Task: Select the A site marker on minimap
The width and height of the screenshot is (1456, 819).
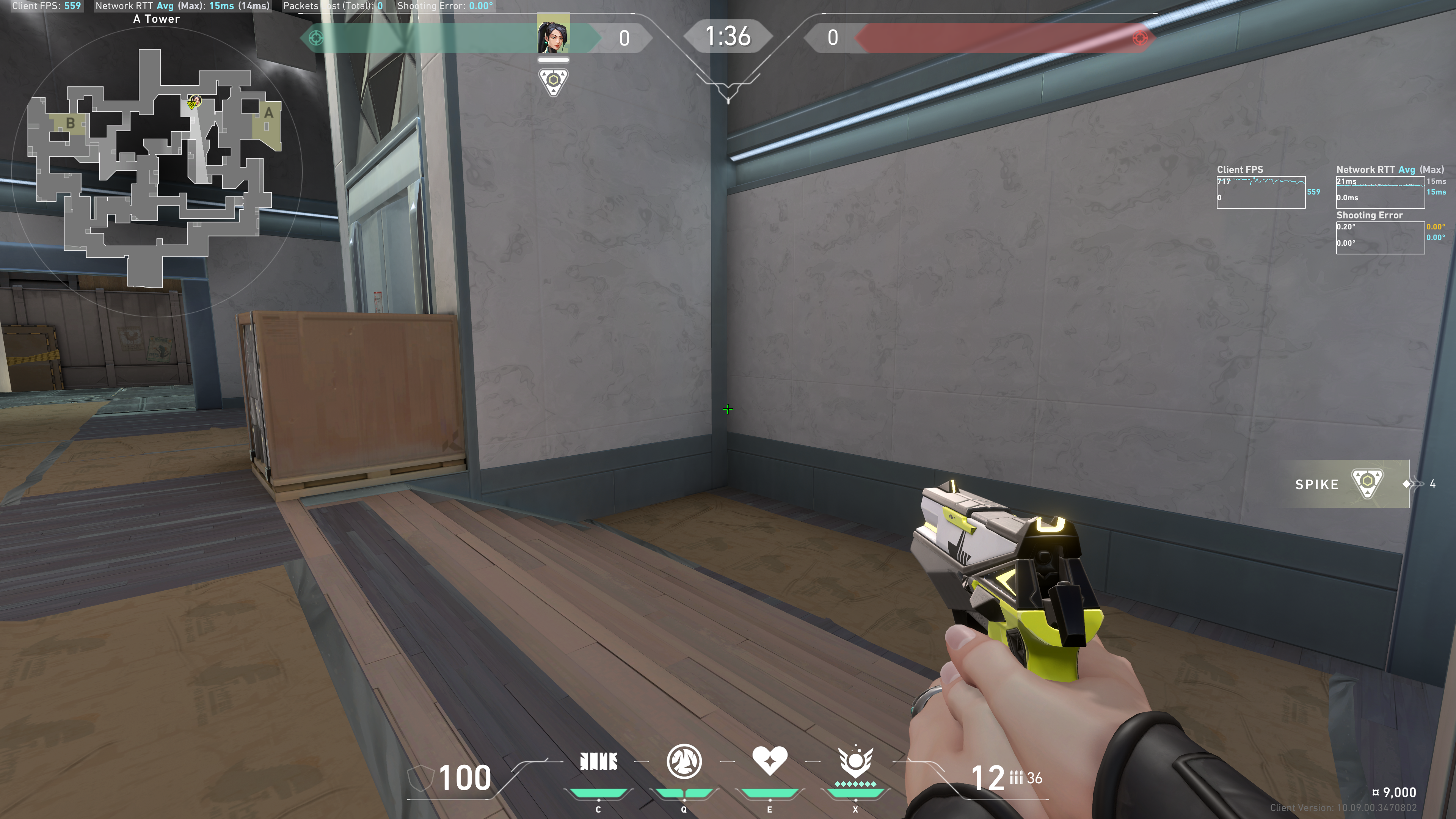Action: tap(268, 113)
